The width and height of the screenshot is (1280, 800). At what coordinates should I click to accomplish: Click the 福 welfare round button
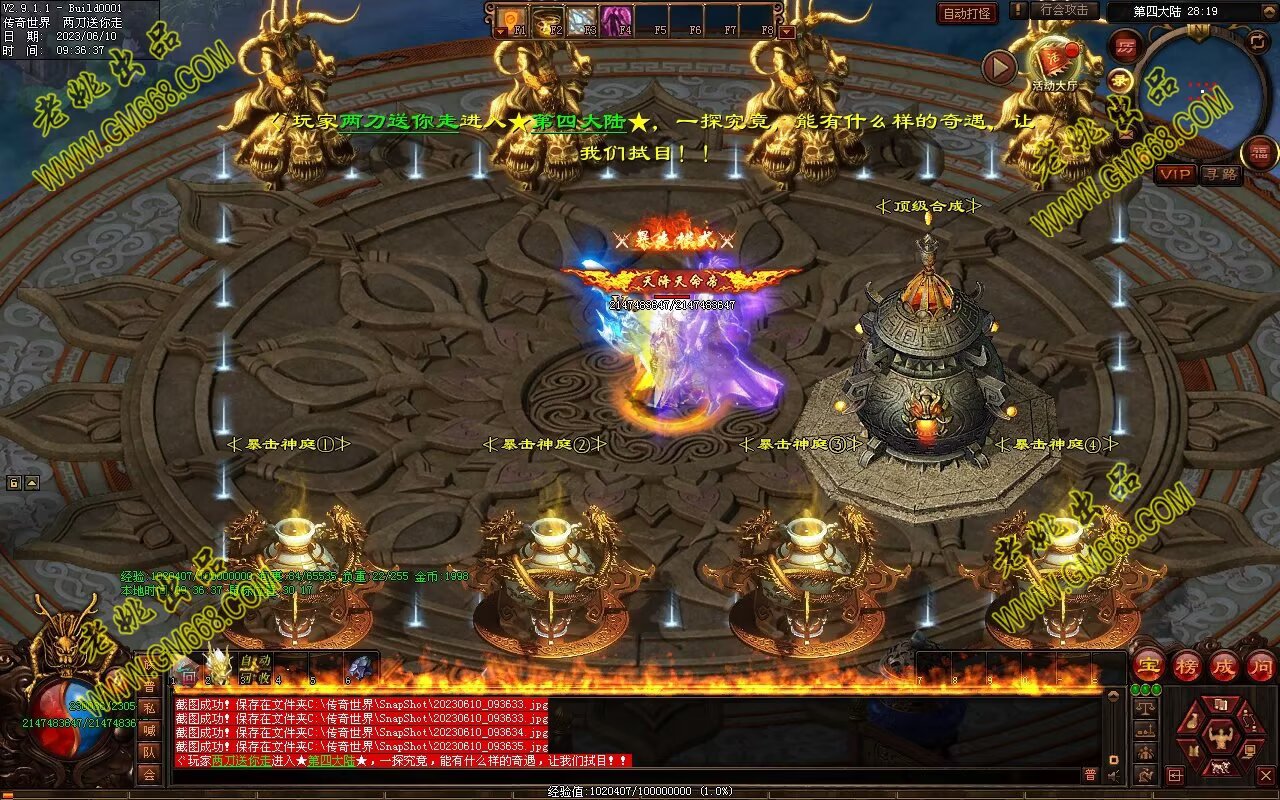[x=1259, y=153]
